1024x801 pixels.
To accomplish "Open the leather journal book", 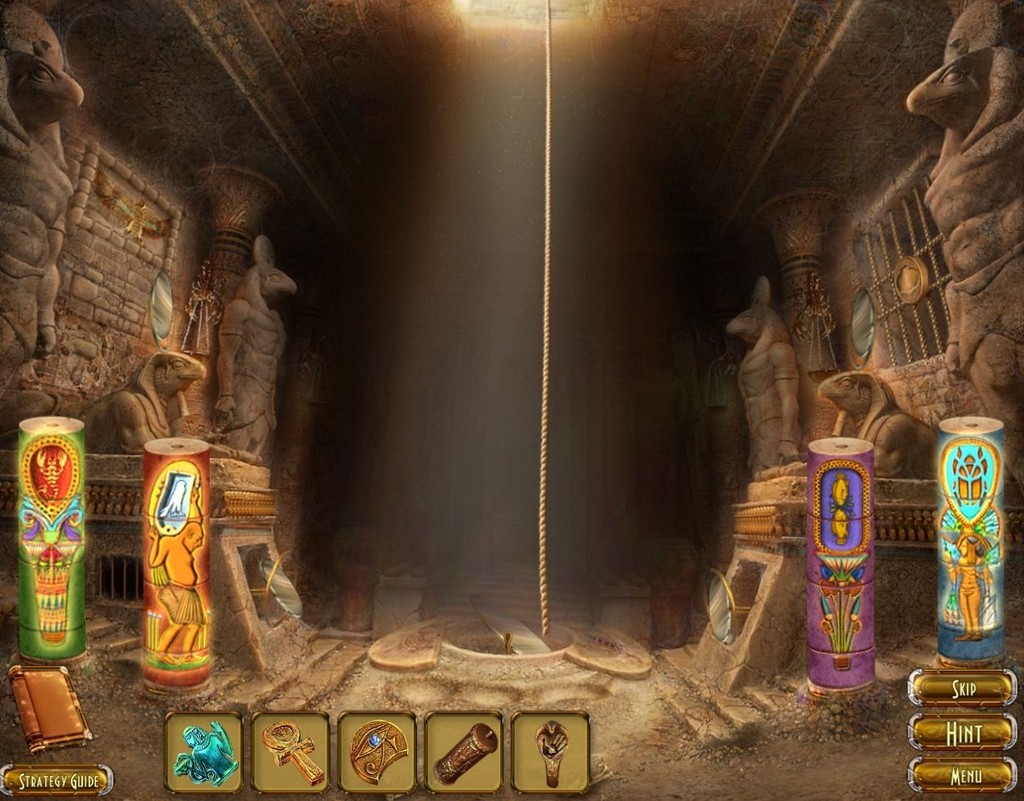I will [x=48, y=707].
